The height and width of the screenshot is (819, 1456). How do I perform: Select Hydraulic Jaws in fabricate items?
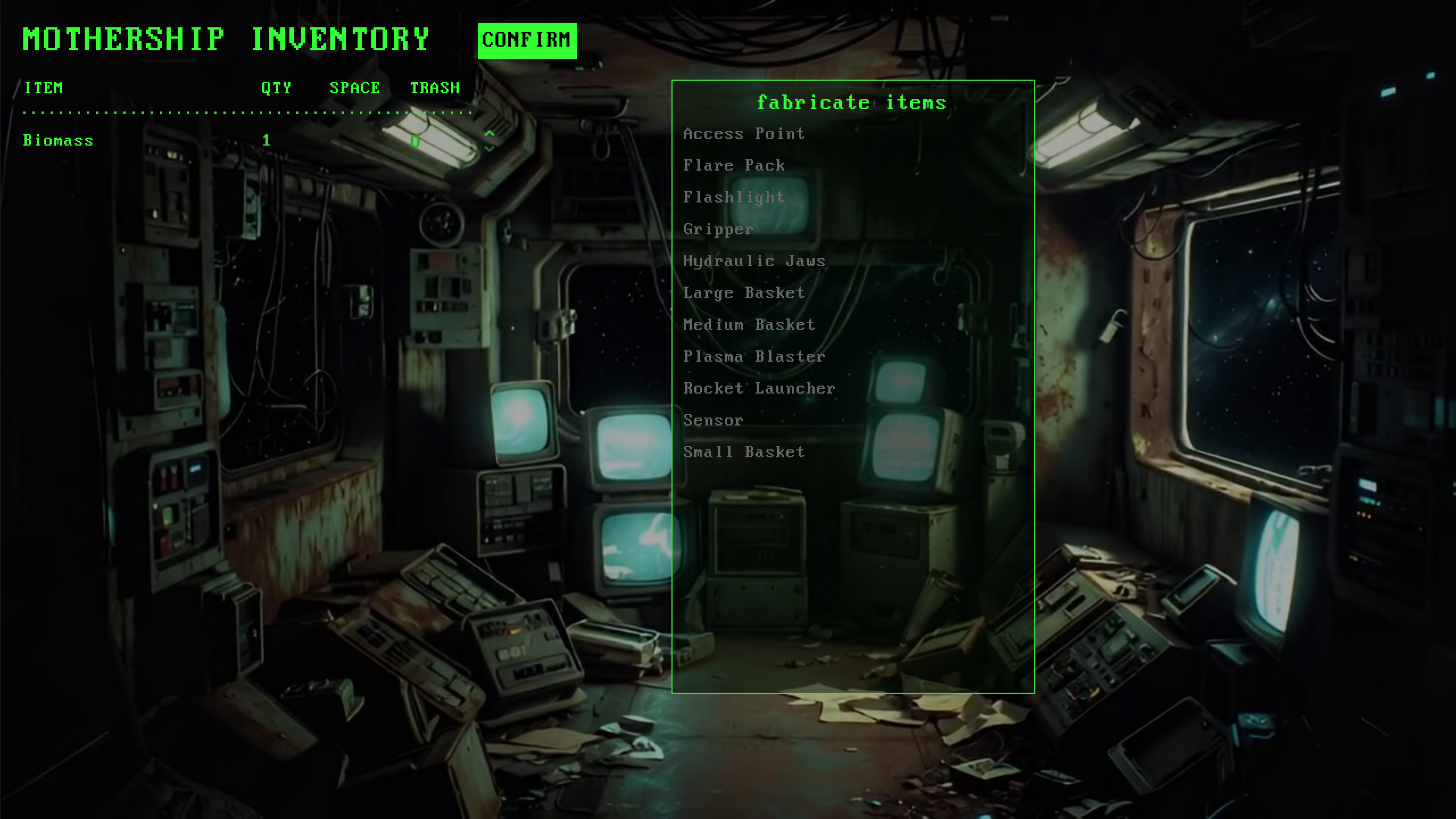pos(754,261)
